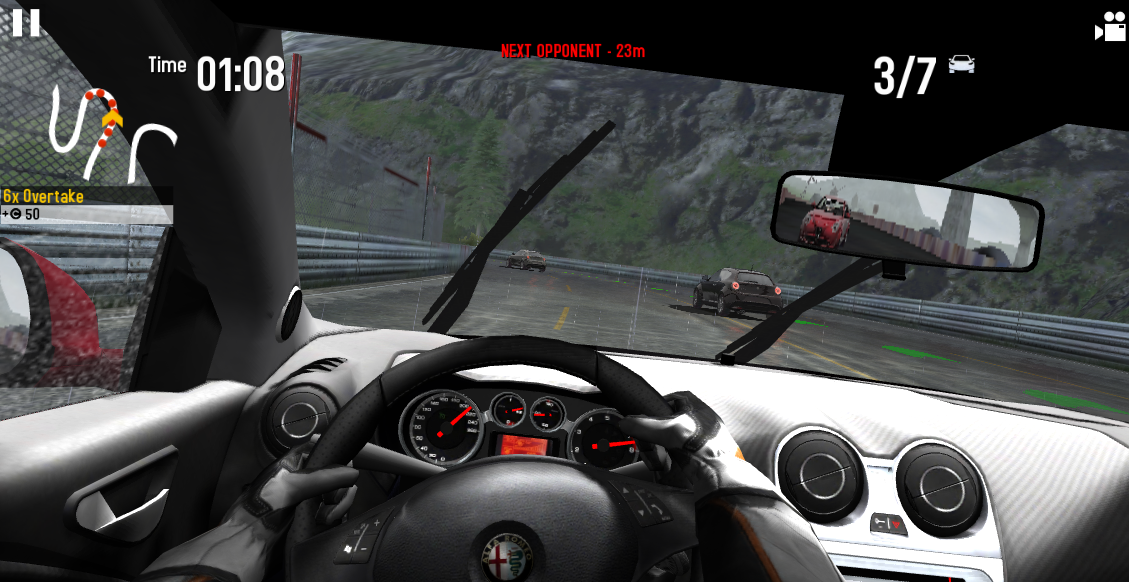Viewport: 1129px width, 582px height.
Task: Switch the camera view
Action: tap(1109, 27)
